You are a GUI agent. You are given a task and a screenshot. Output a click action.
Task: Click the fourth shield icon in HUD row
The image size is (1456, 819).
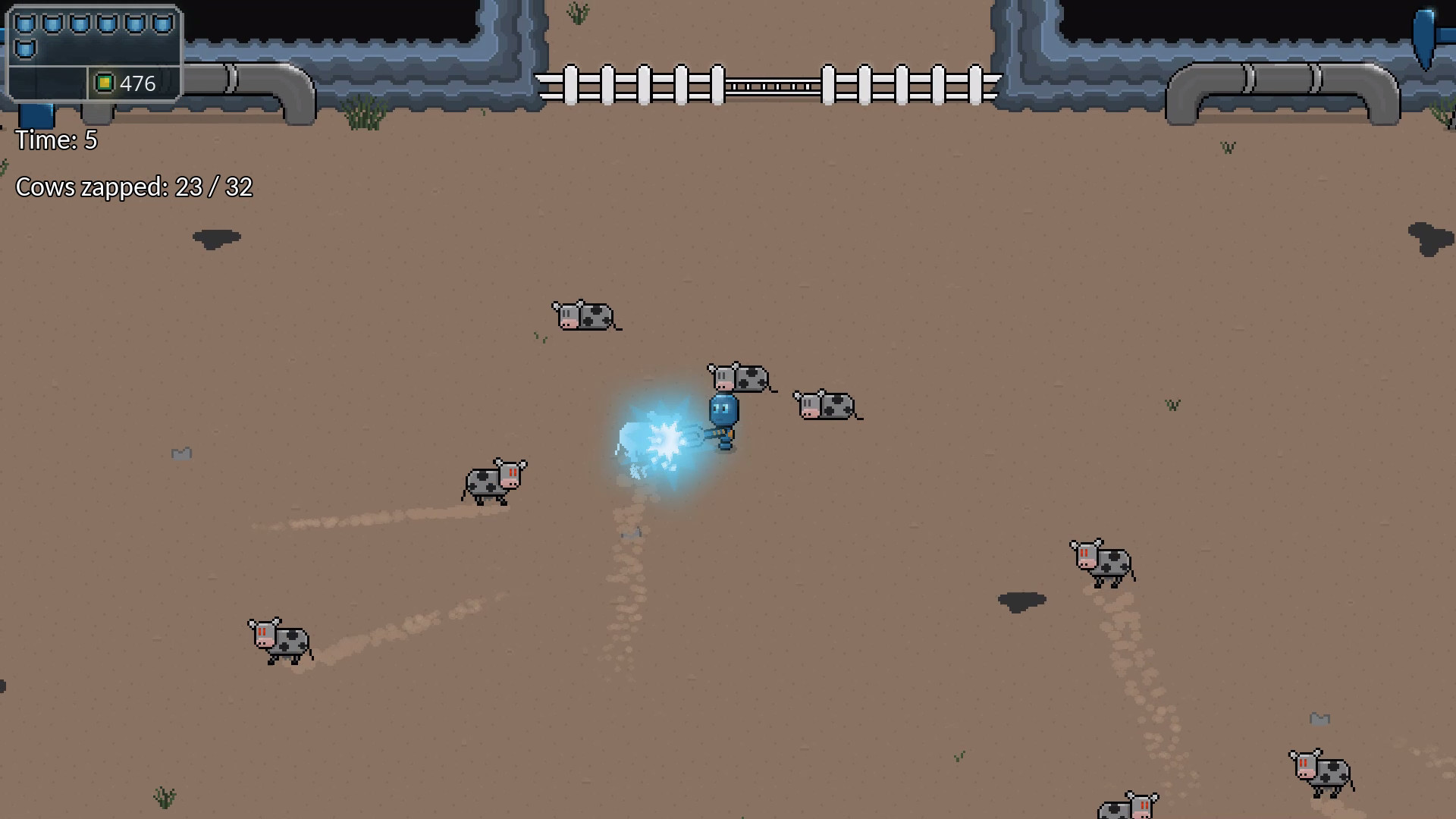(x=107, y=24)
